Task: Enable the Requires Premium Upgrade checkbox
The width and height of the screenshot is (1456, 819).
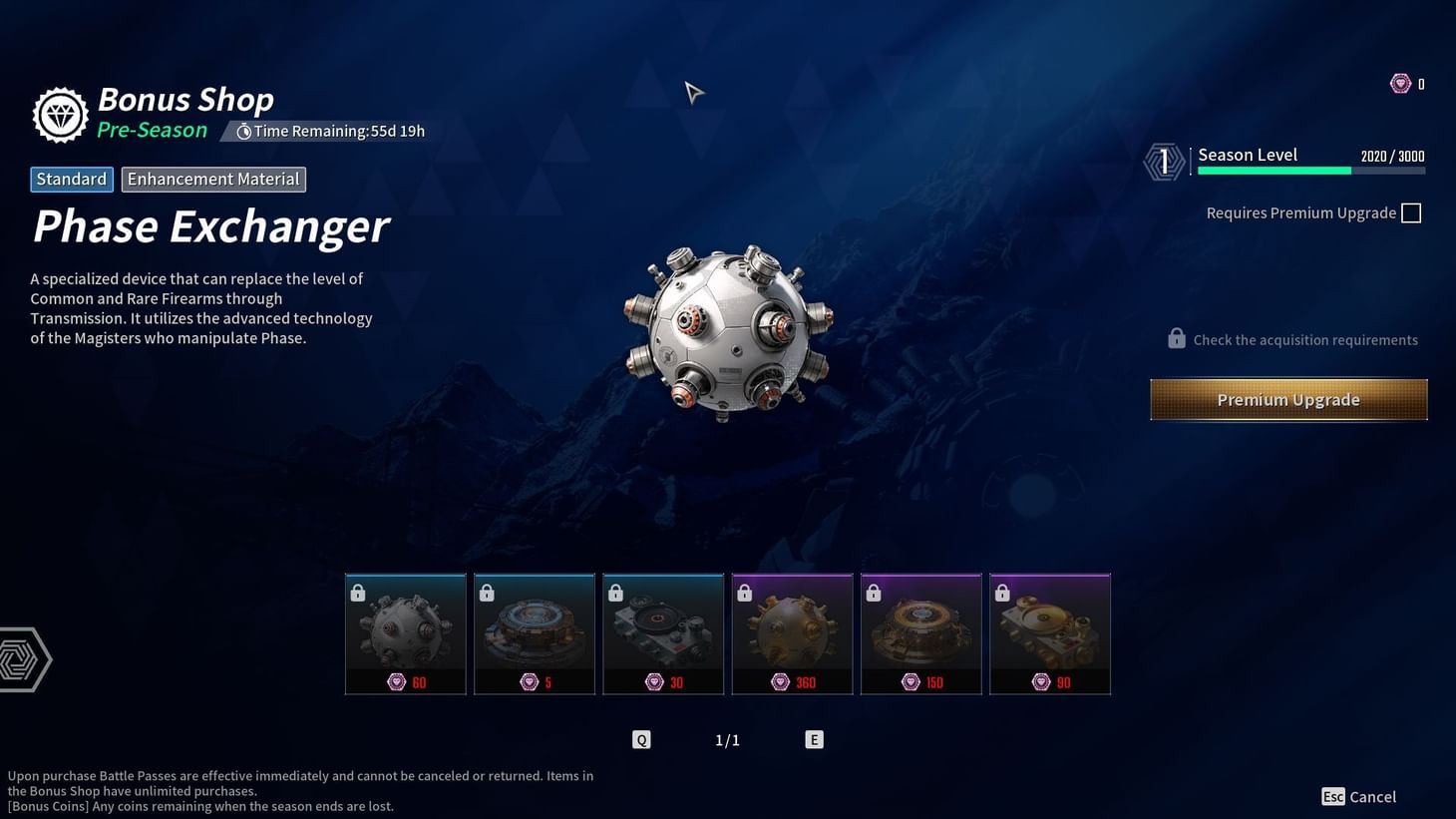Action: 1411,212
